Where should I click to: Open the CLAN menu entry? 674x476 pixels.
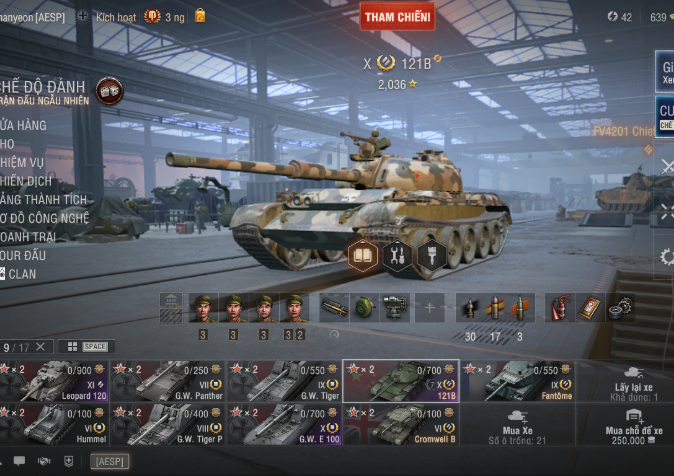click(x=22, y=273)
